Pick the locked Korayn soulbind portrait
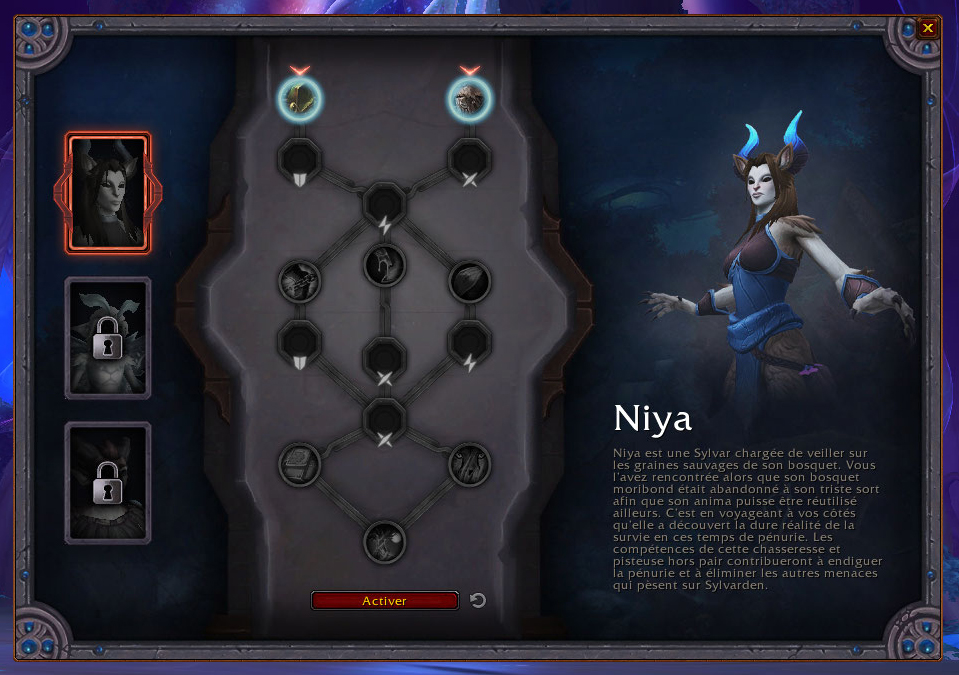This screenshot has height=675, width=959. coord(108,483)
